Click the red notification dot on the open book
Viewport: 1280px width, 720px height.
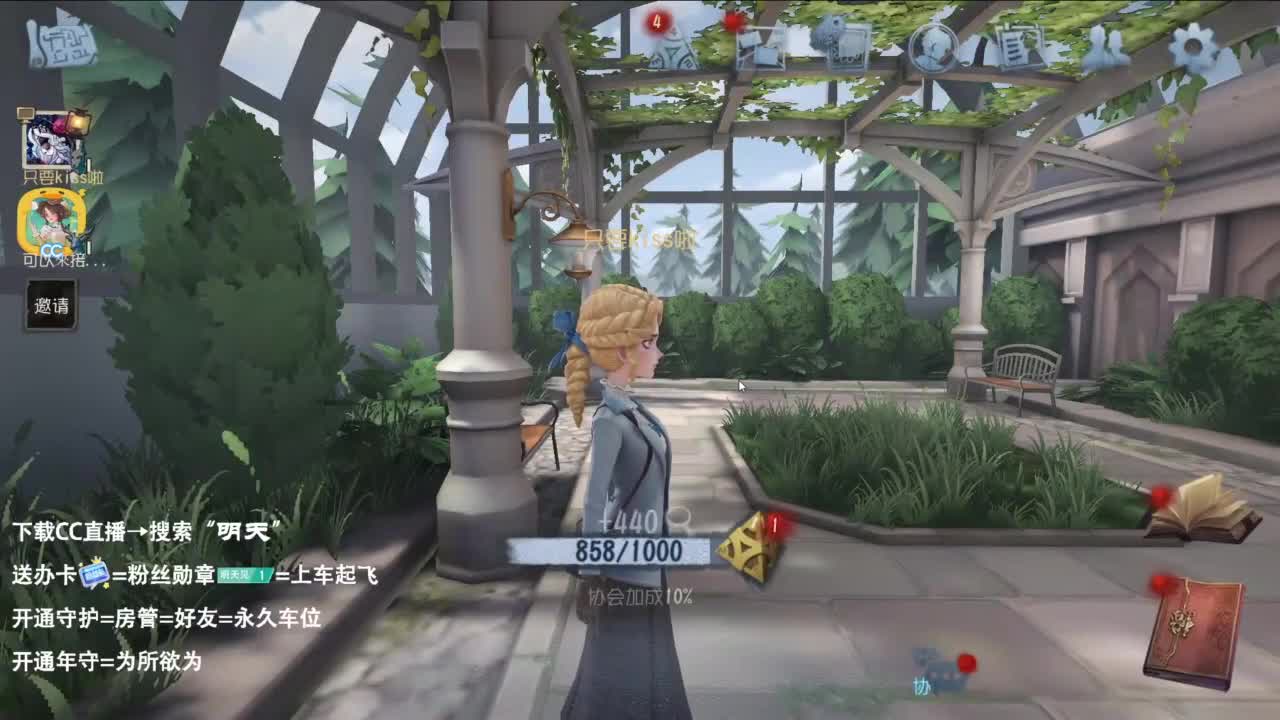coord(1160,497)
